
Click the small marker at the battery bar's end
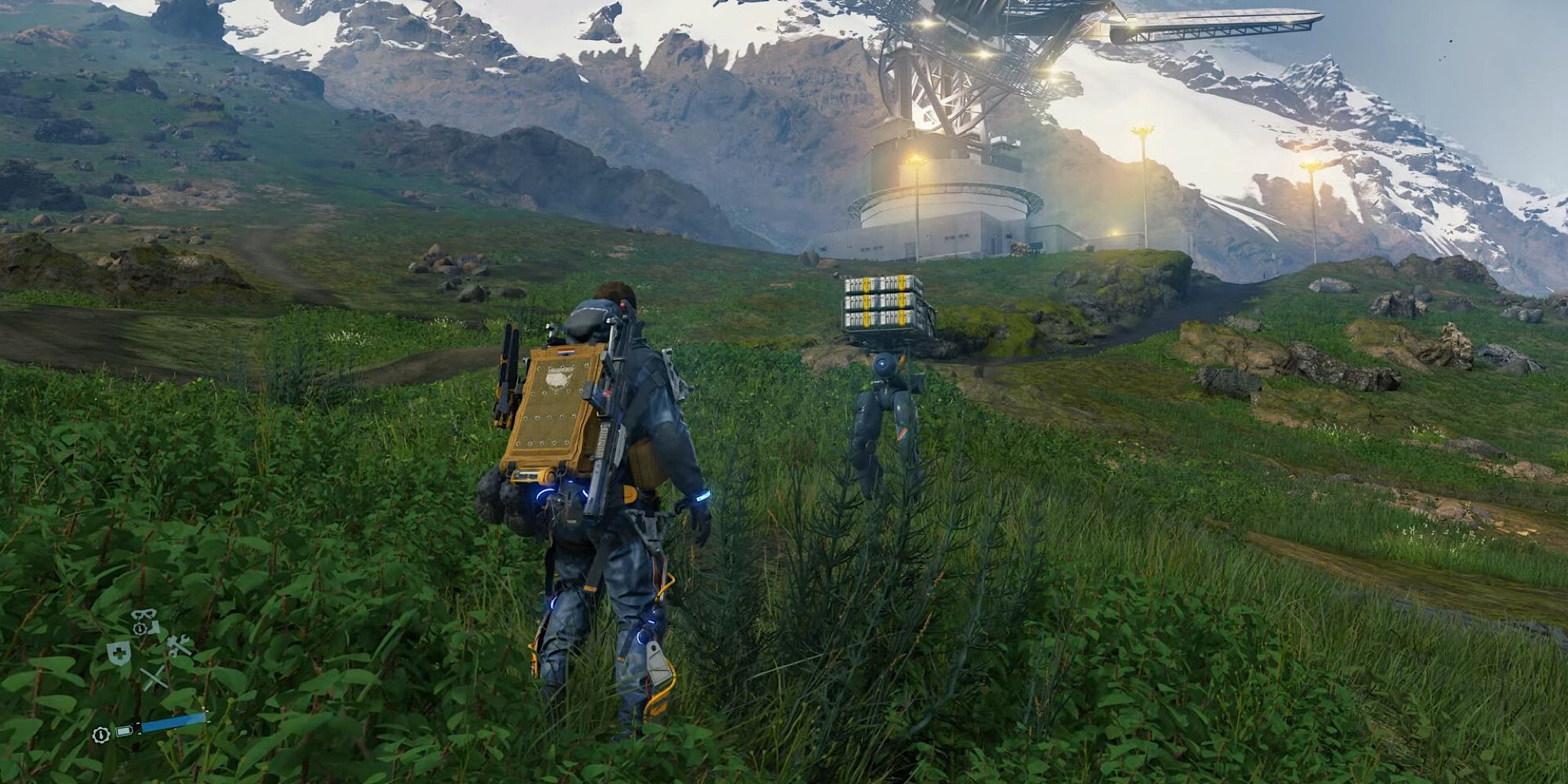(206, 713)
